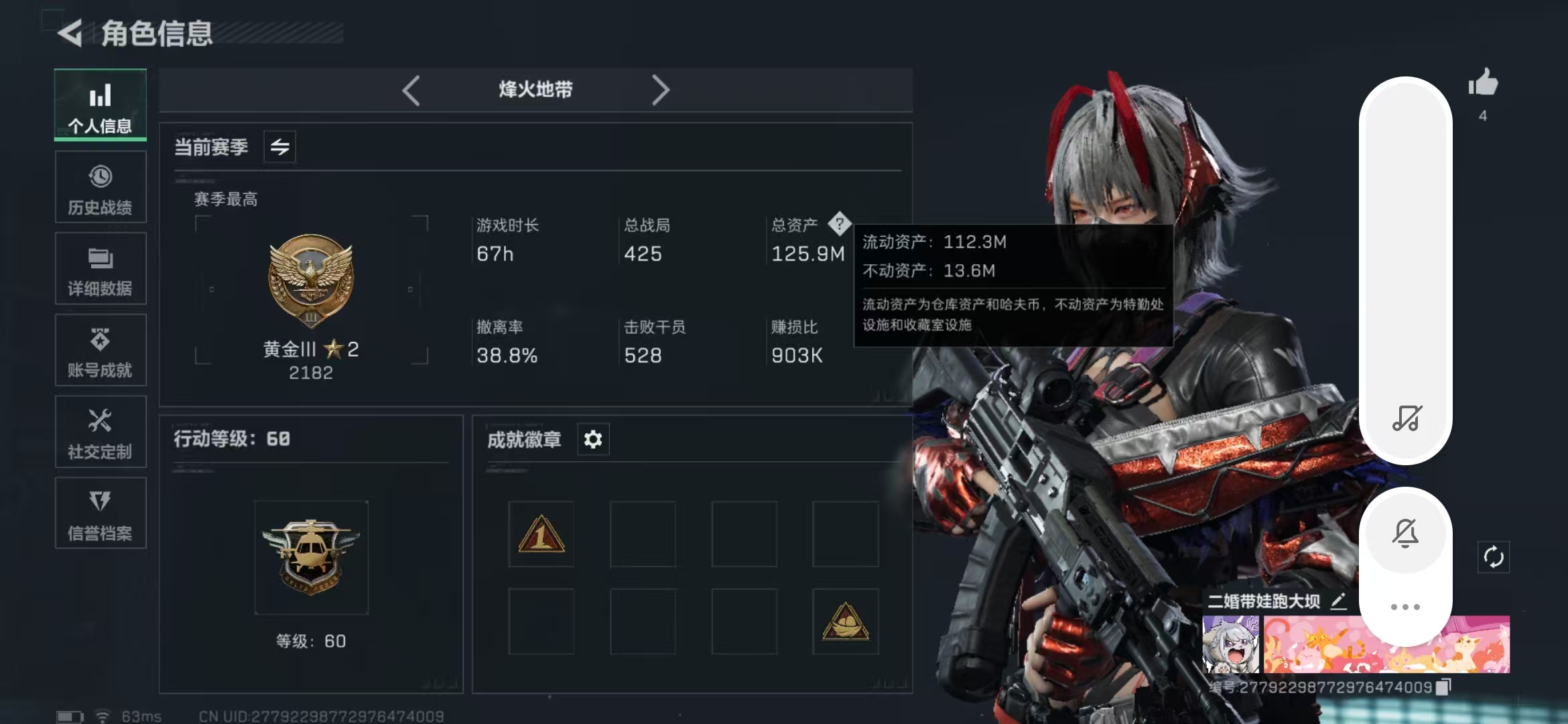Select the gold winged triangle badge
This screenshot has height=724, width=1568.
[846, 621]
